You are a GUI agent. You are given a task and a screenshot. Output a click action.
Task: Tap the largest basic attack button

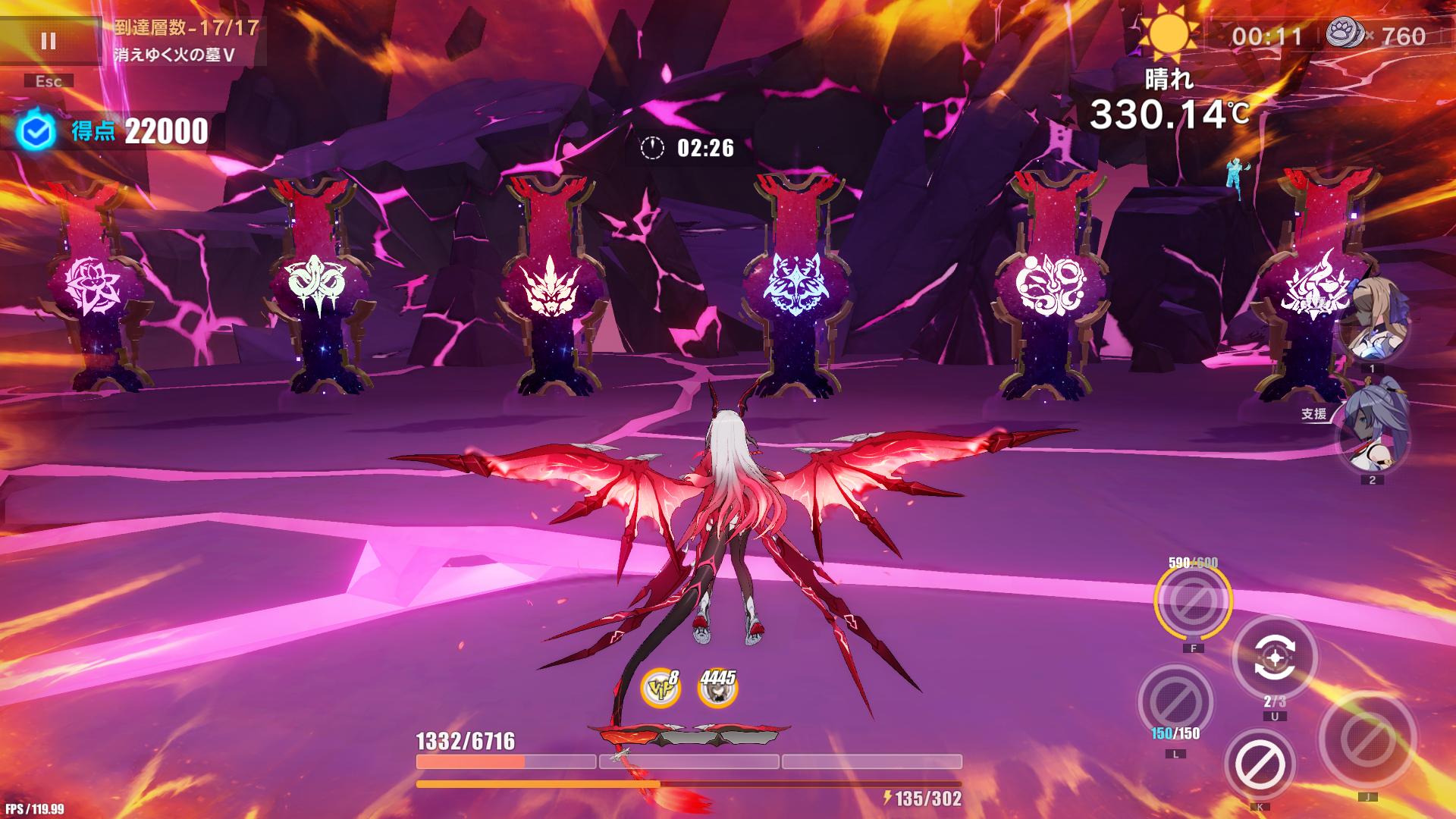1367,741
